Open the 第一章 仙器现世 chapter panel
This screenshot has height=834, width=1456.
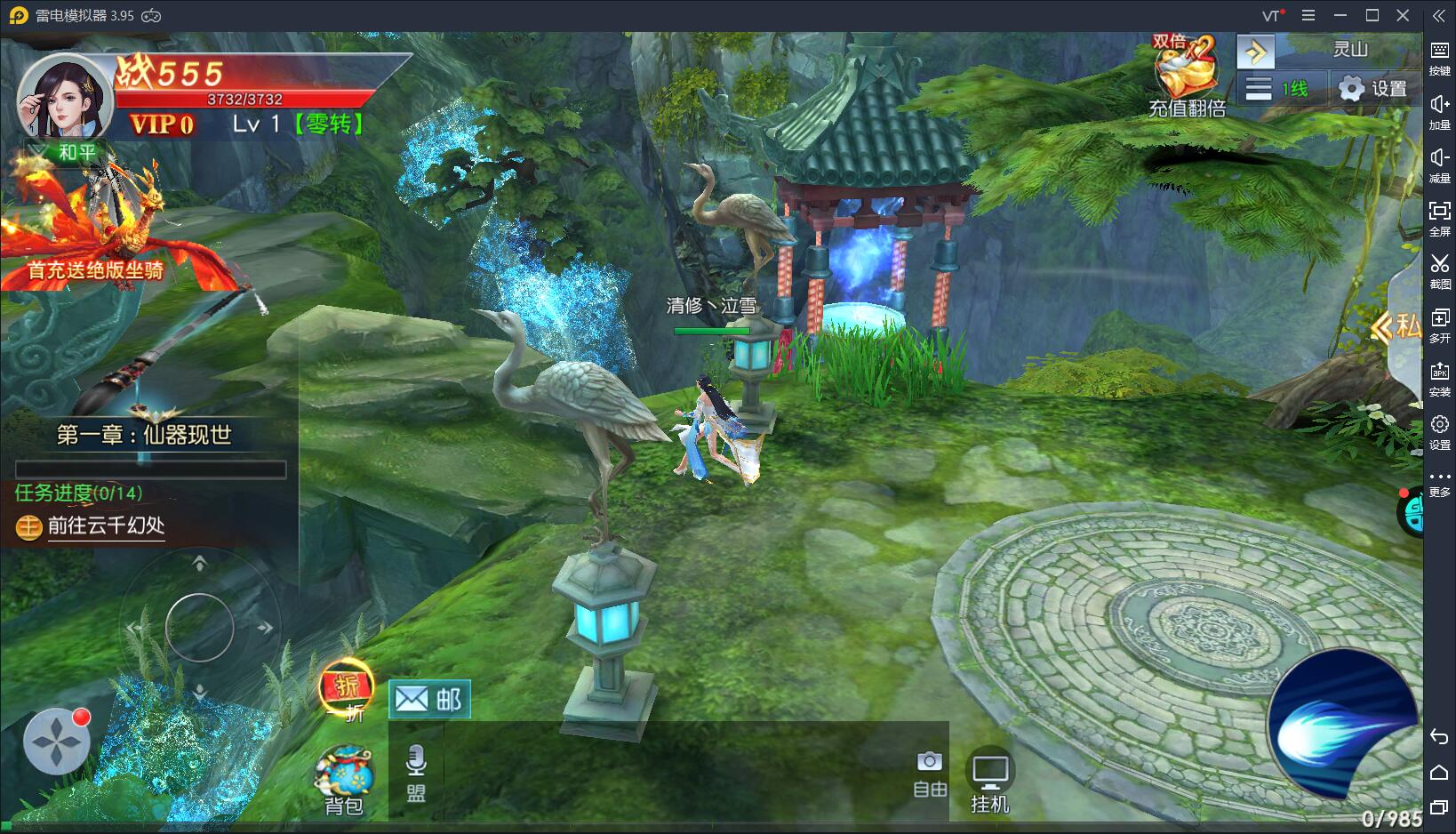point(144,435)
